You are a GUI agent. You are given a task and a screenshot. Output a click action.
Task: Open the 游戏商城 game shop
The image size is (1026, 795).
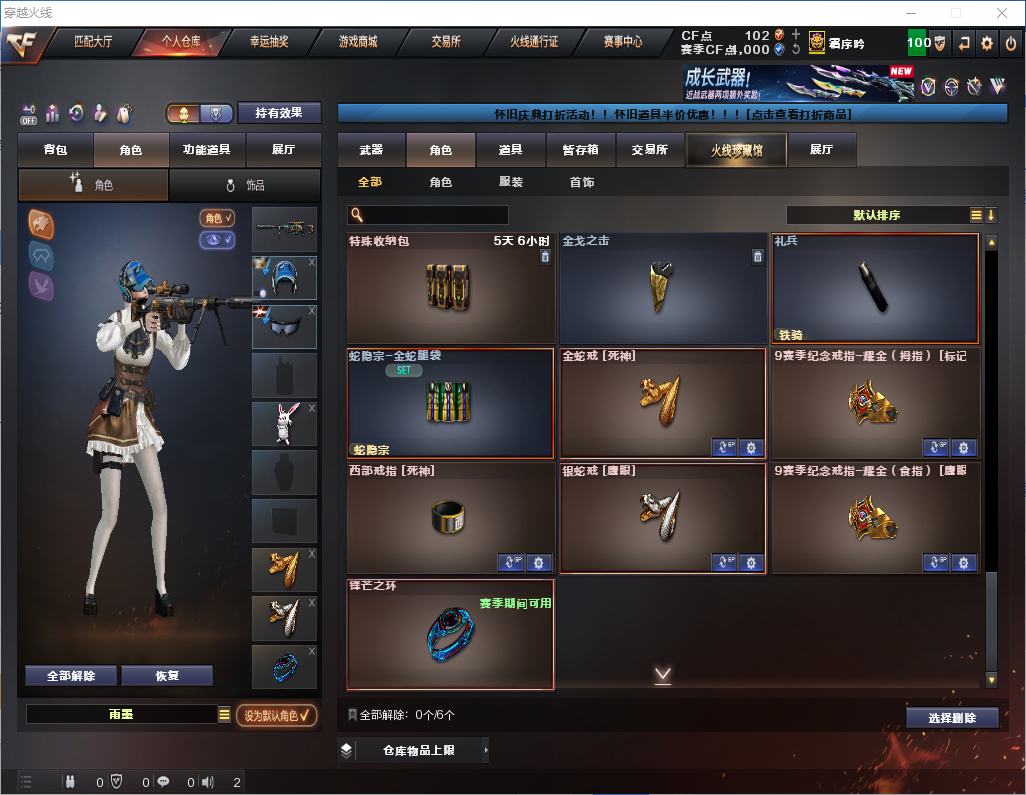pos(357,43)
